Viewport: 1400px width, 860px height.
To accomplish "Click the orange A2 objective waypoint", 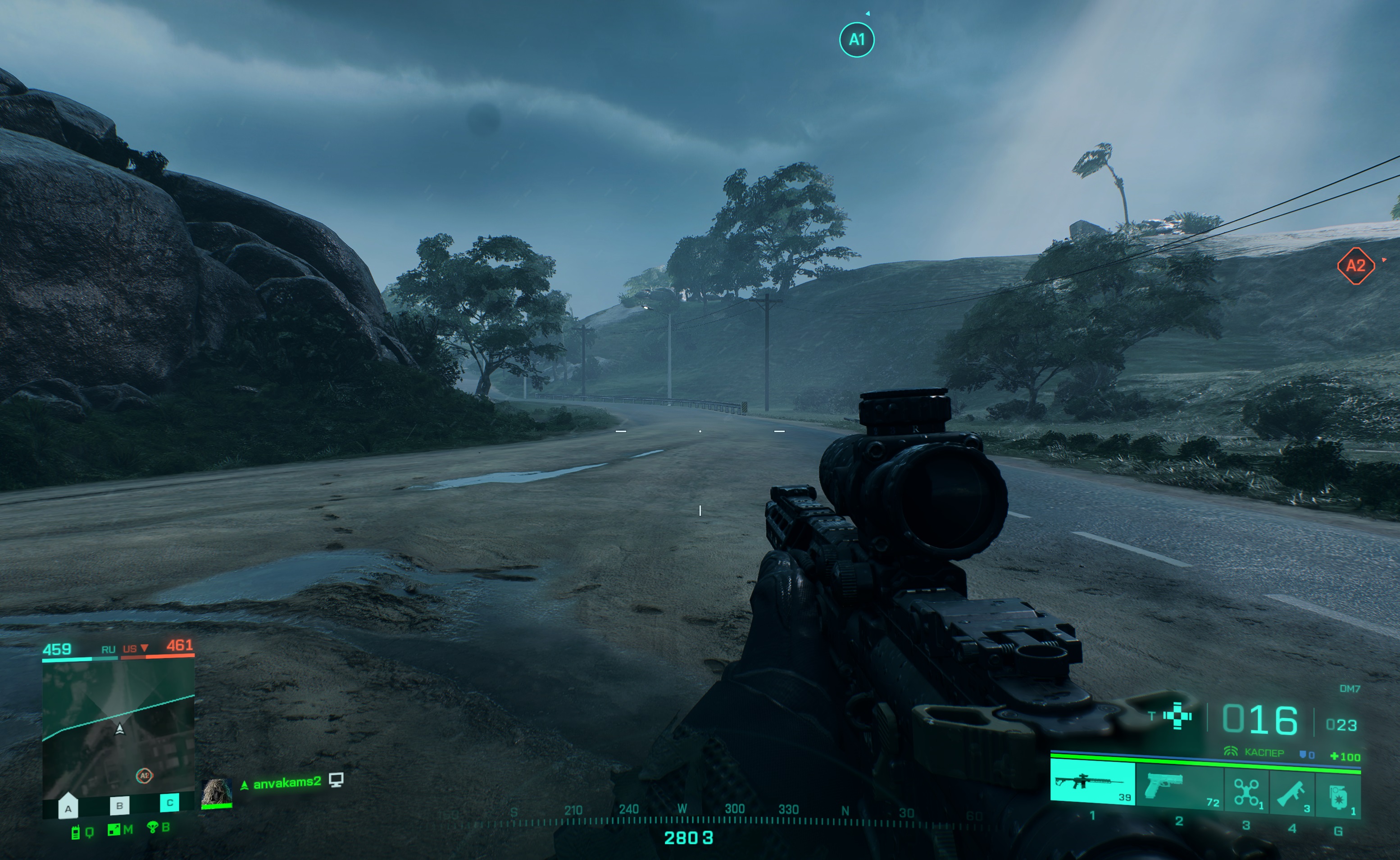I will (x=1356, y=266).
